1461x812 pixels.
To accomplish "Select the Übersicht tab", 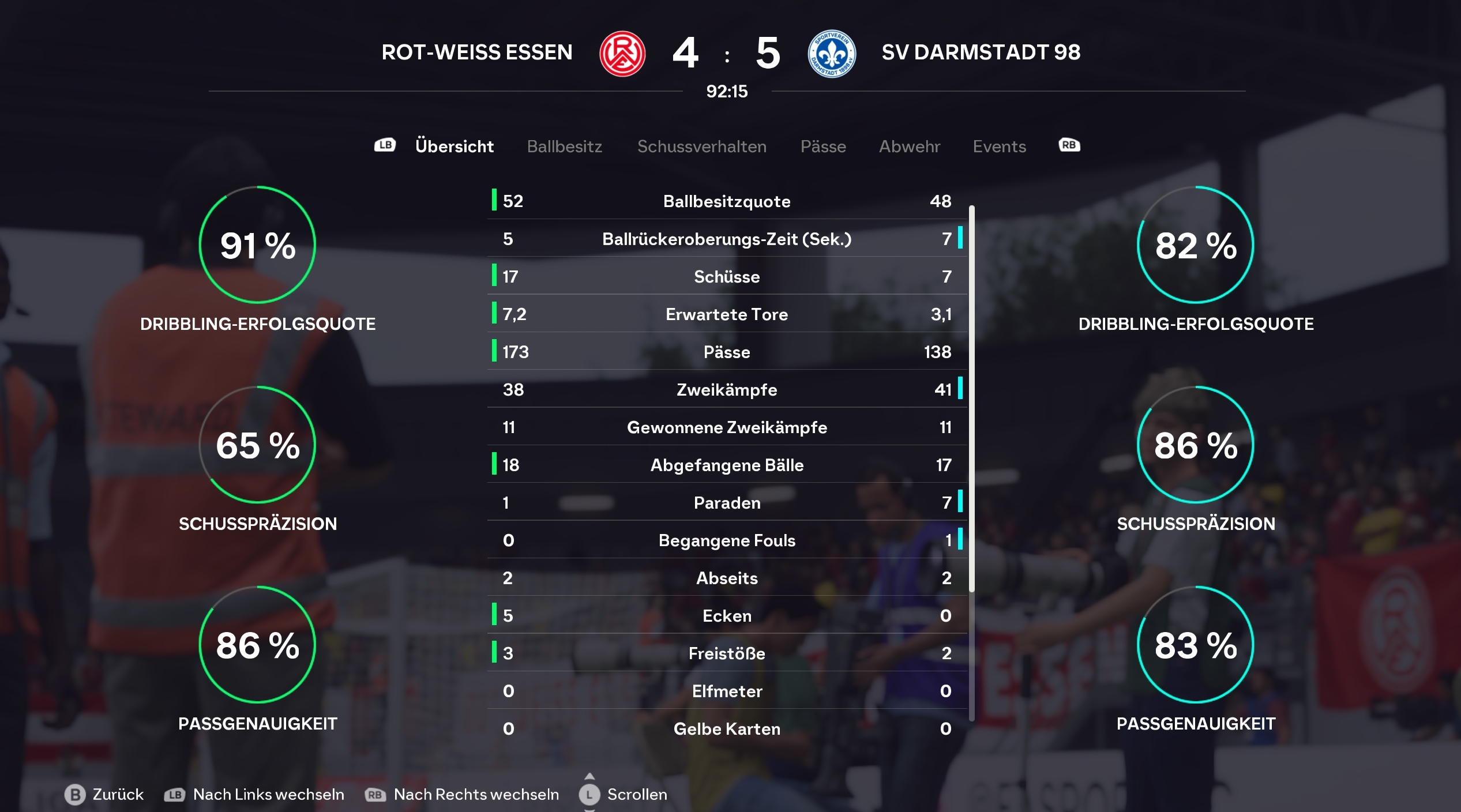I will point(454,146).
